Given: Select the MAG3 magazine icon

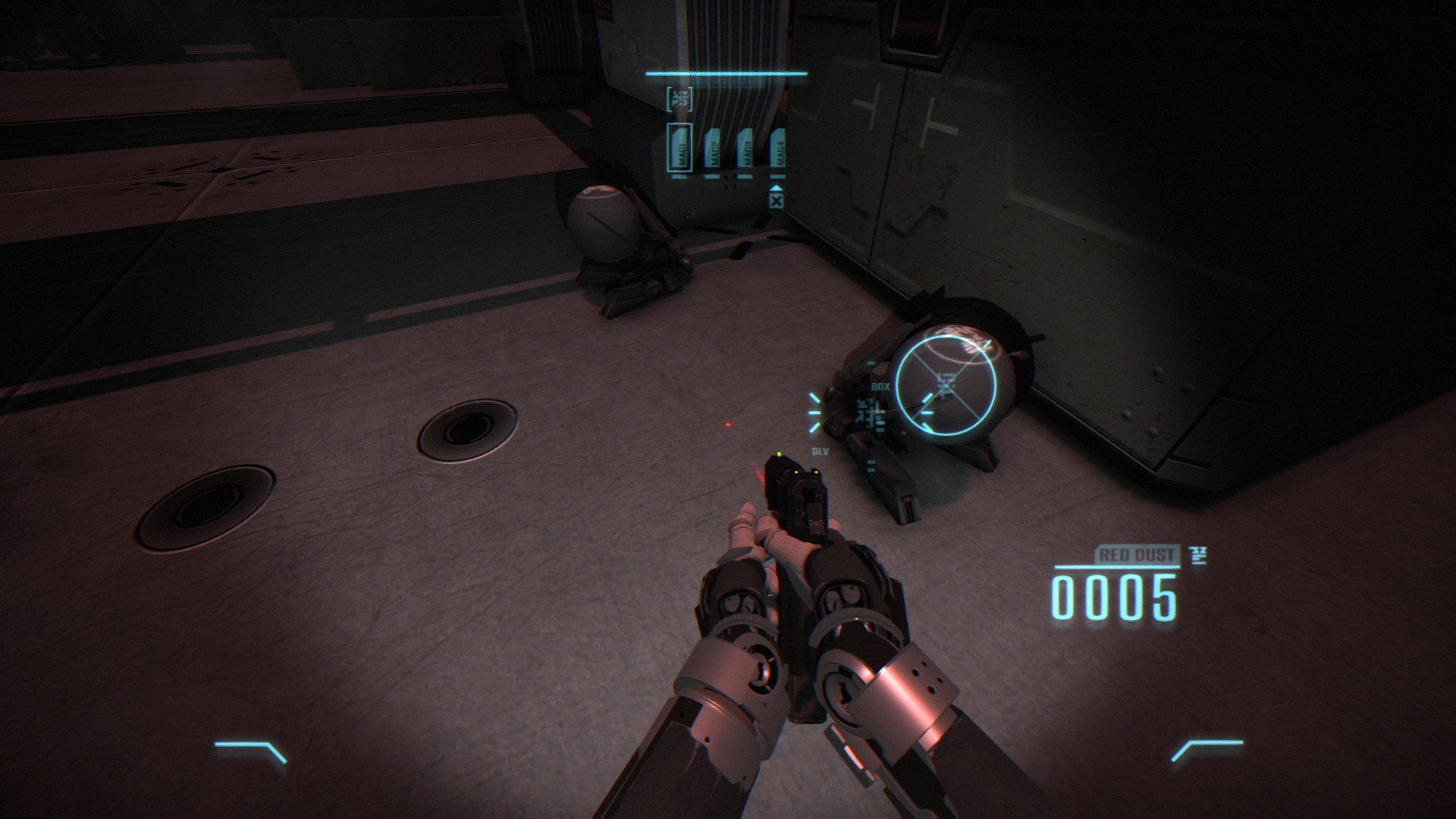Looking at the screenshot, I should click(747, 149).
